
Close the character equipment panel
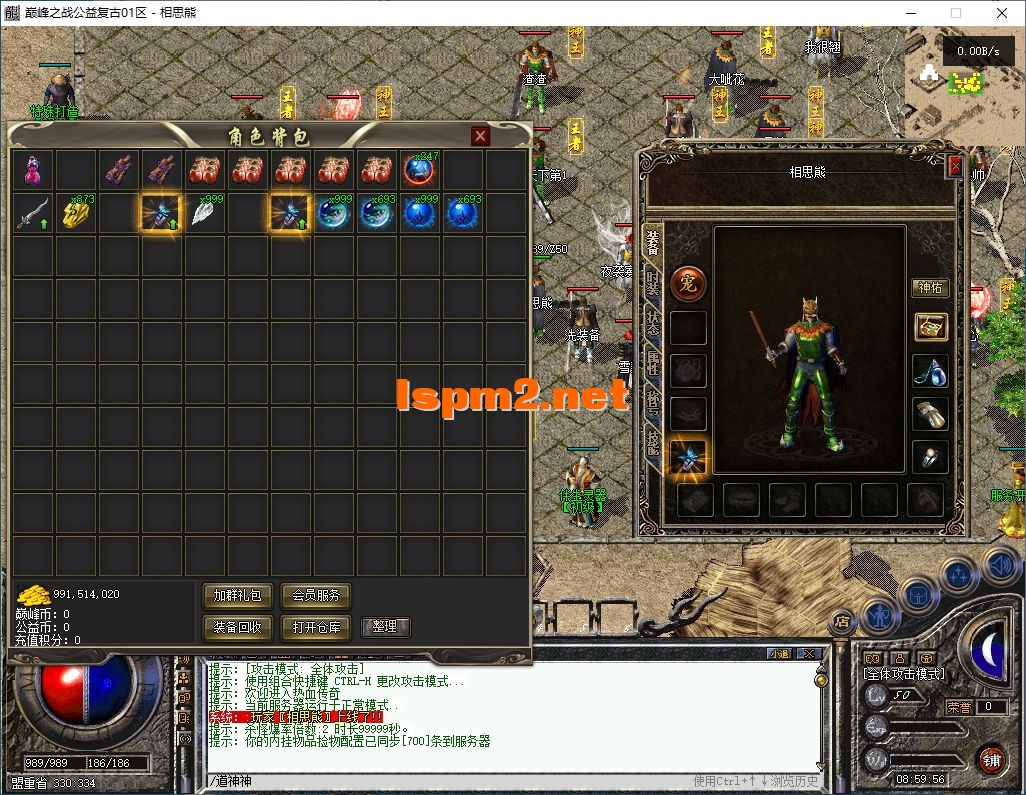[954, 166]
